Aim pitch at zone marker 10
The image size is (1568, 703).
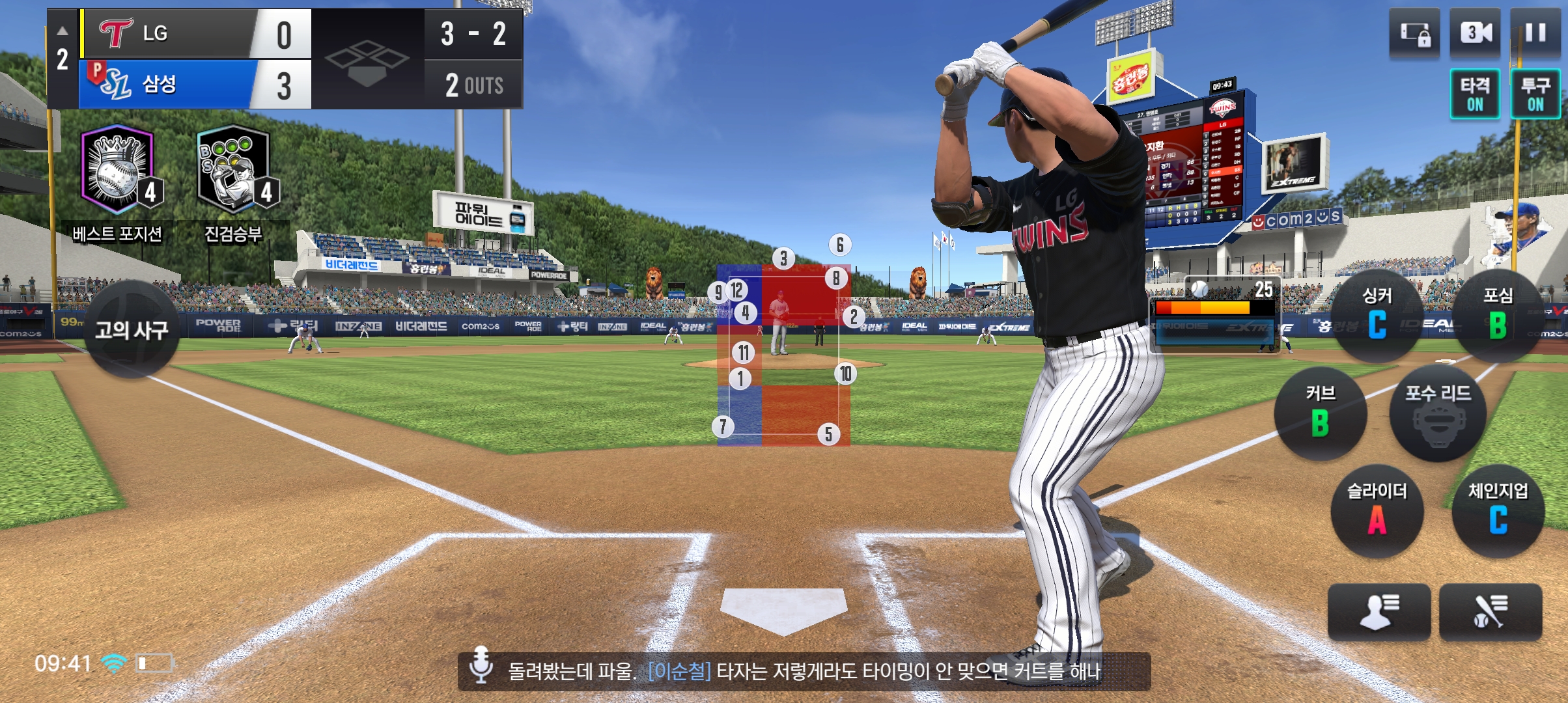(845, 374)
